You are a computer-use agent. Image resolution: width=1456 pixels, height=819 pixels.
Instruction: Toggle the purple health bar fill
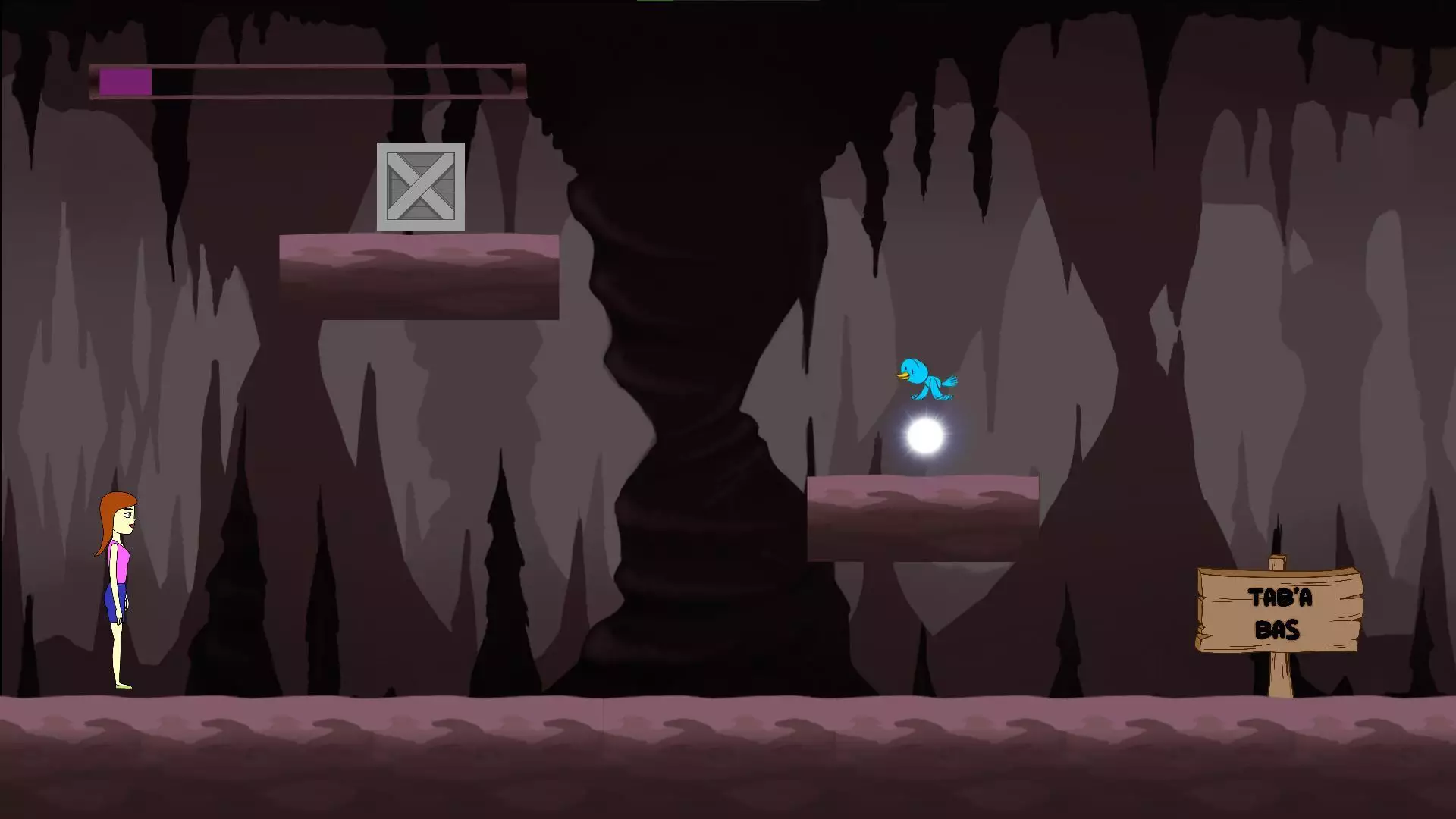[x=125, y=81]
